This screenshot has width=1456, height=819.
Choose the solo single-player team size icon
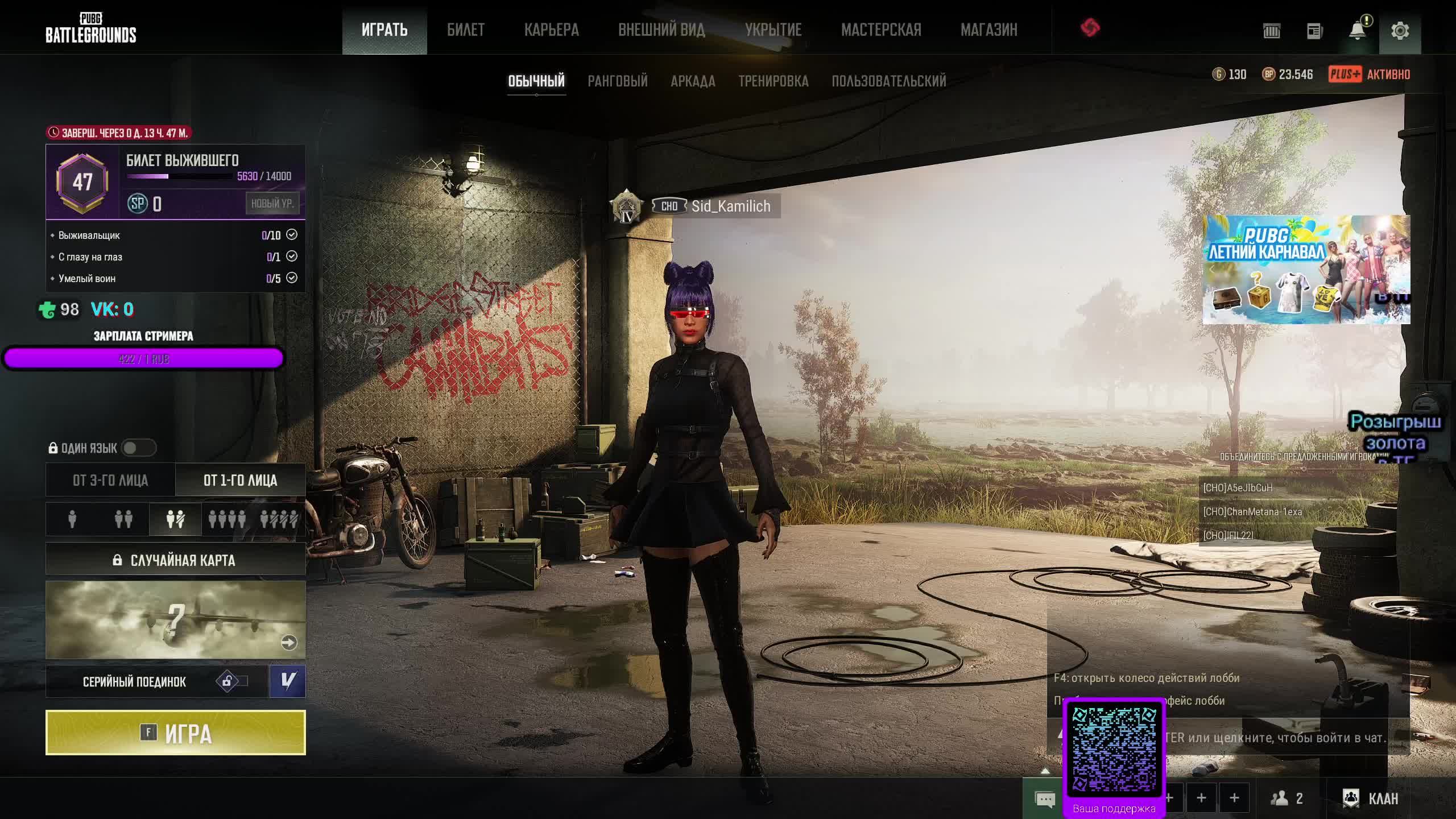click(x=72, y=519)
